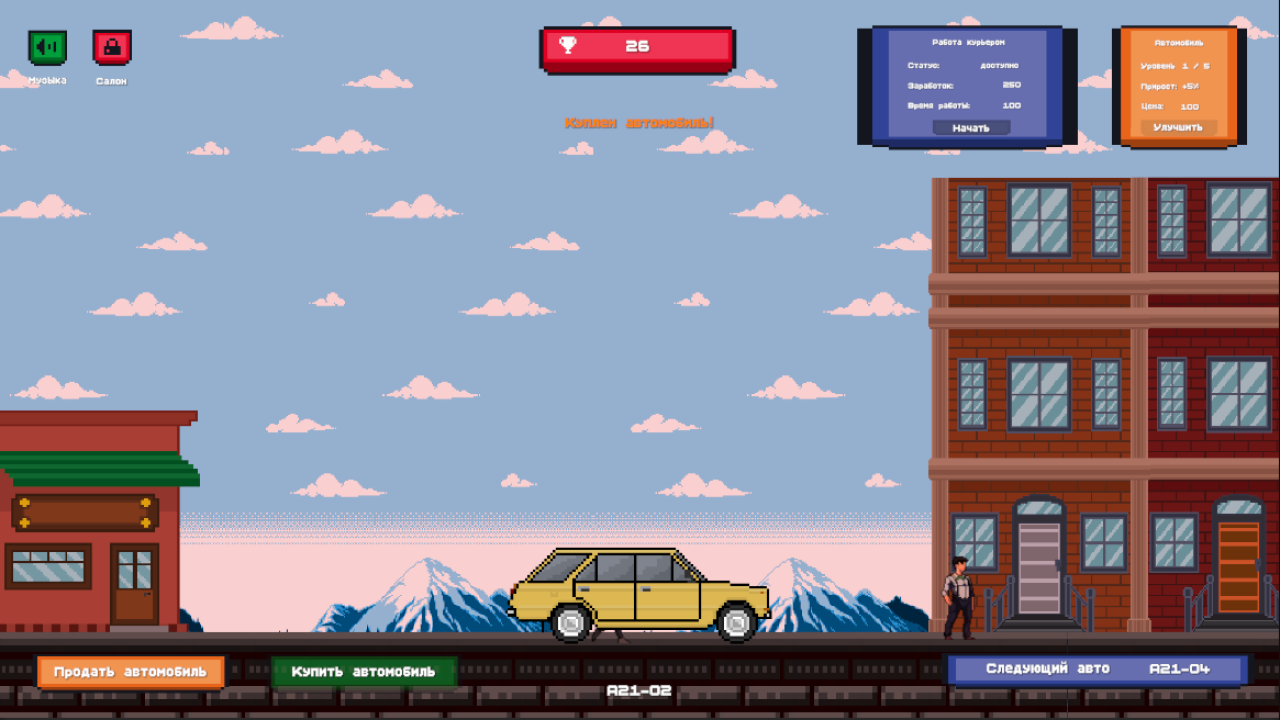The width and height of the screenshot is (1280, 720).
Task: Click the locked Салон icon
Action: pos(112,46)
